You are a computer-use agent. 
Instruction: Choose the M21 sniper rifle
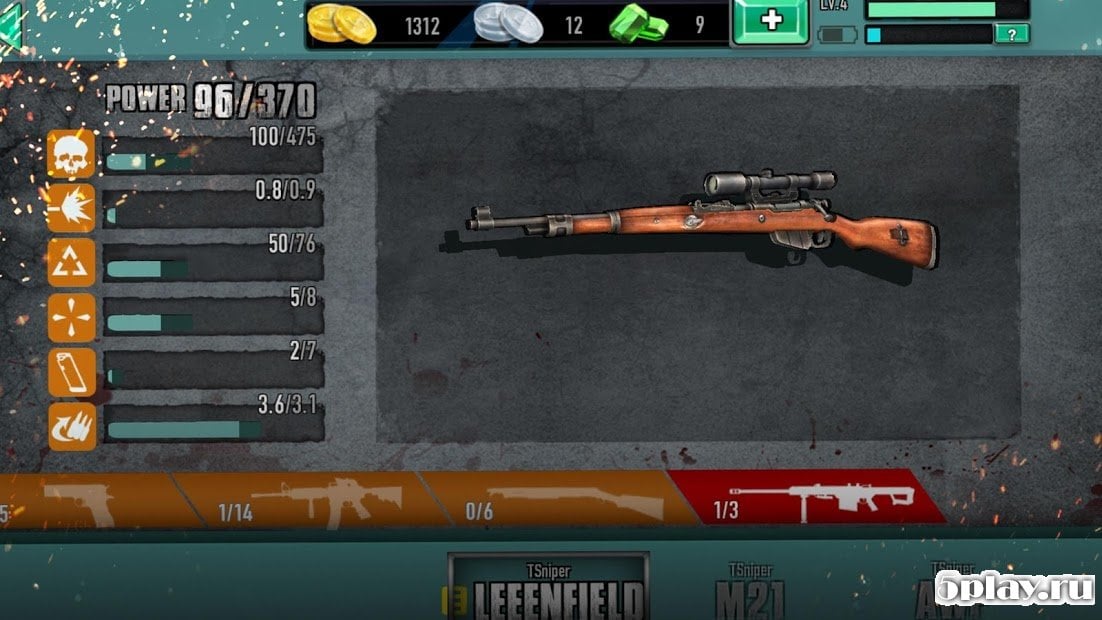[750, 592]
